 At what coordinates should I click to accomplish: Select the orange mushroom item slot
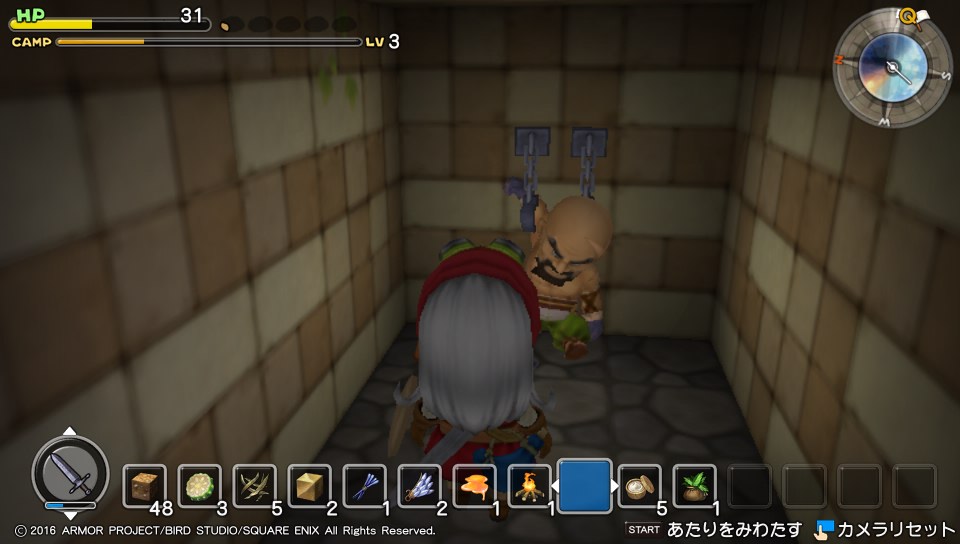(x=474, y=486)
